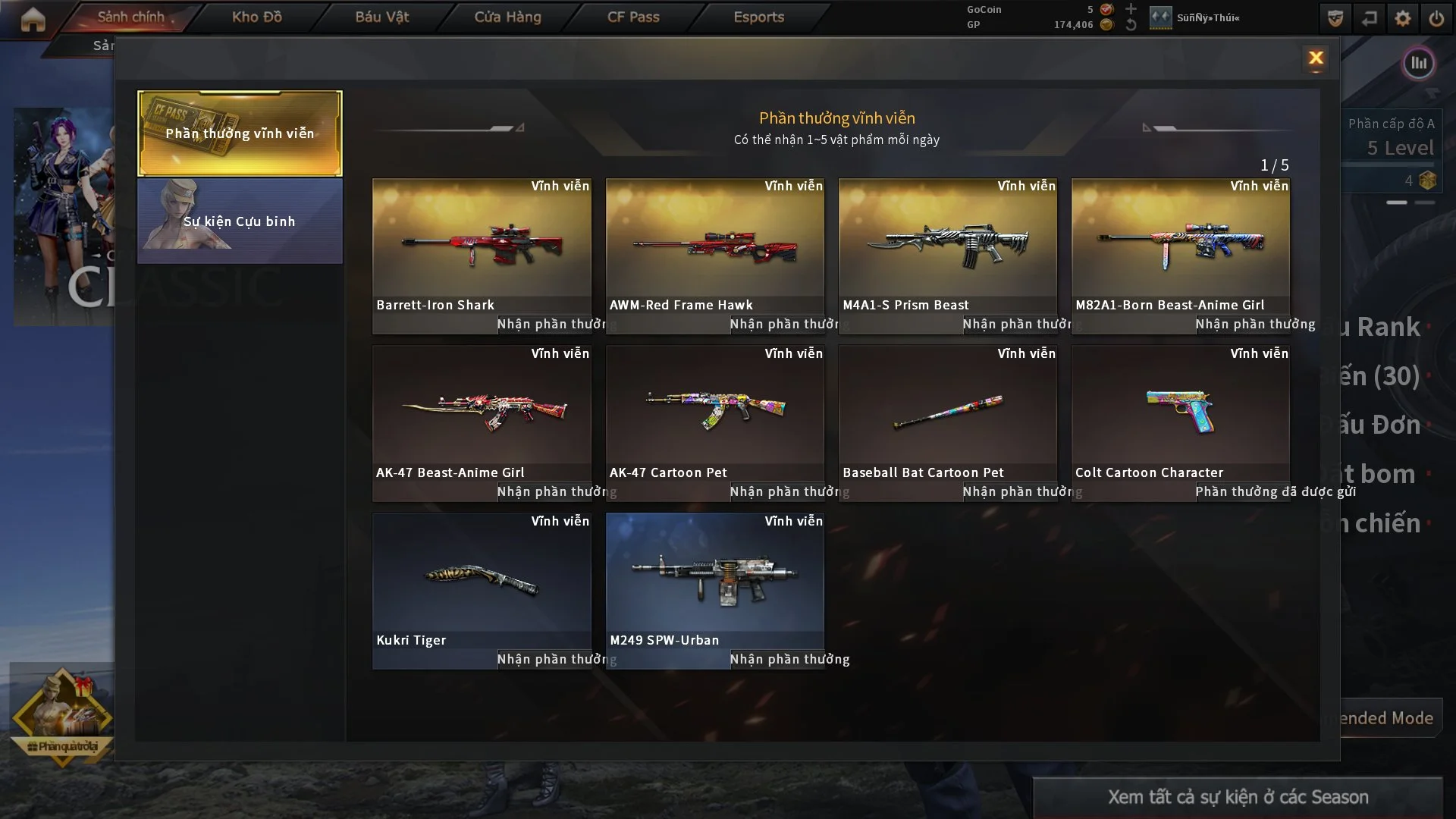Click the power icon to exit

click(1436, 18)
